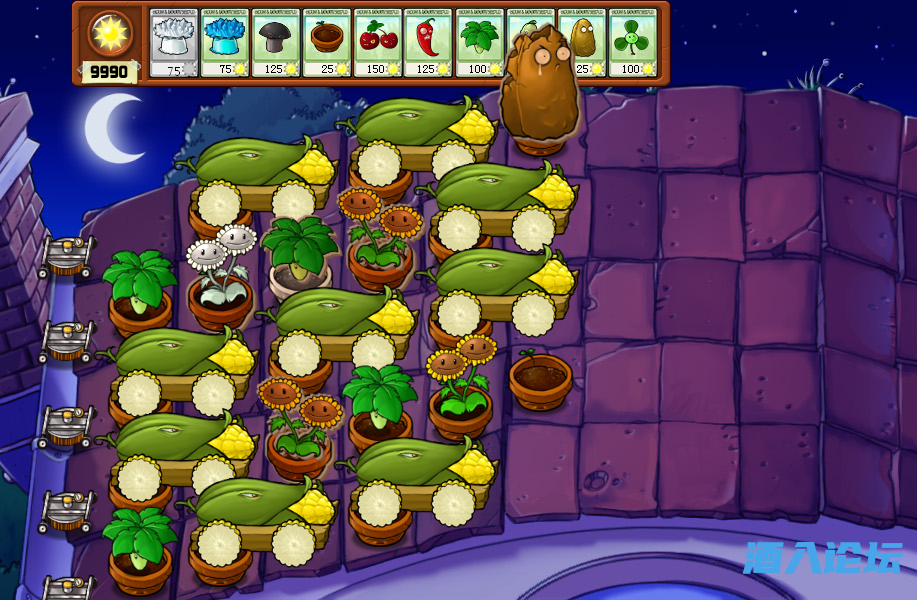
Task: Choose the Jalapeno seed packet
Action: coord(429,42)
